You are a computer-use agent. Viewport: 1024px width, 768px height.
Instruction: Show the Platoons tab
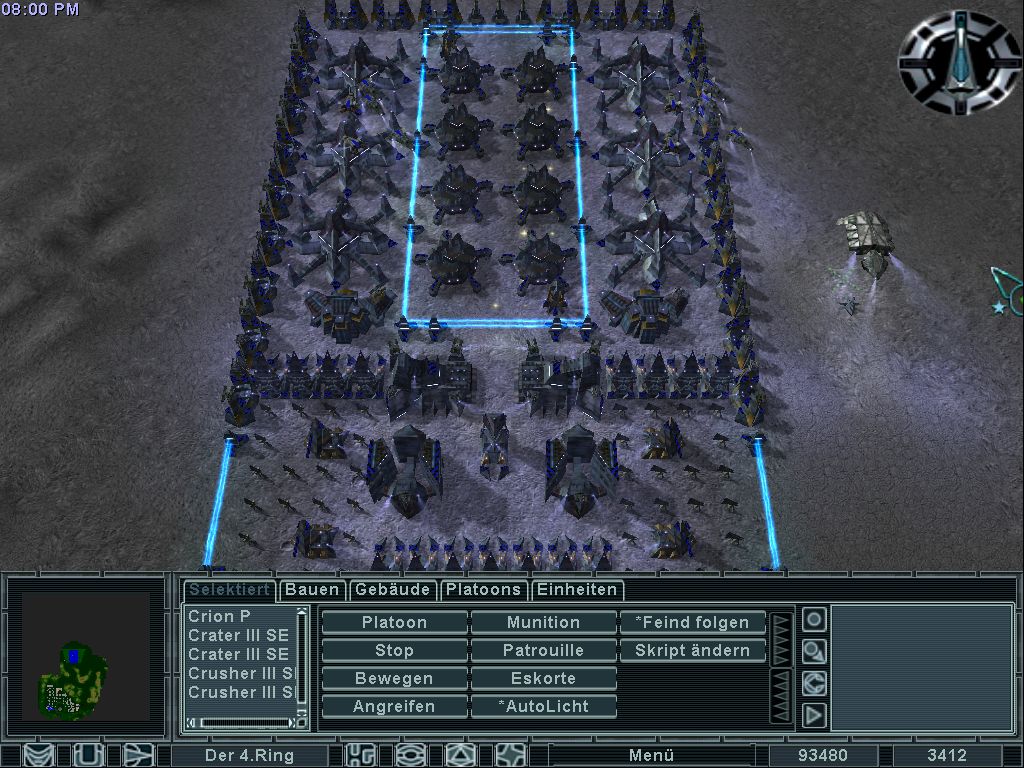point(483,590)
